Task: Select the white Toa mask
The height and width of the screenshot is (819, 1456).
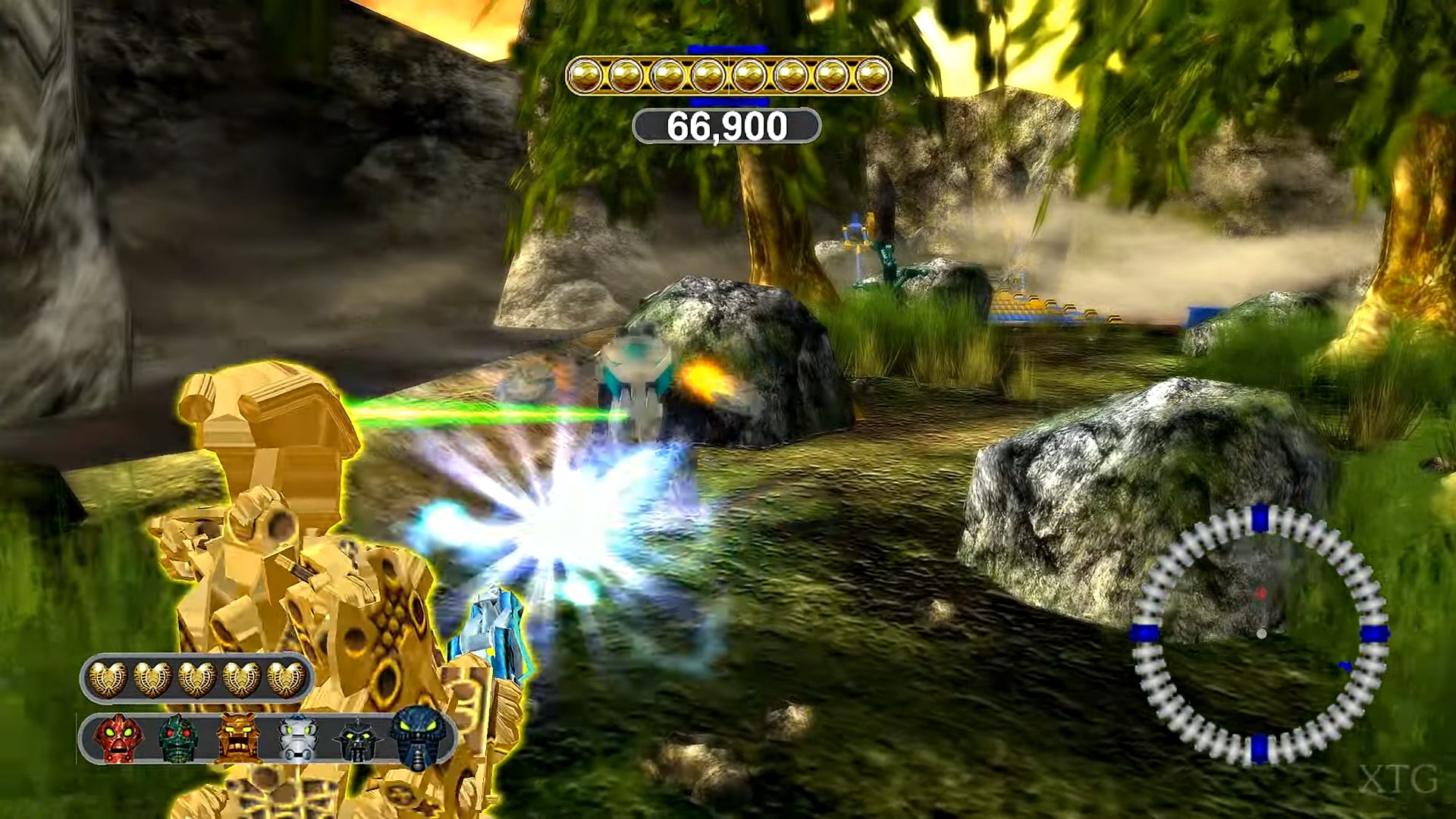Action: click(x=297, y=738)
